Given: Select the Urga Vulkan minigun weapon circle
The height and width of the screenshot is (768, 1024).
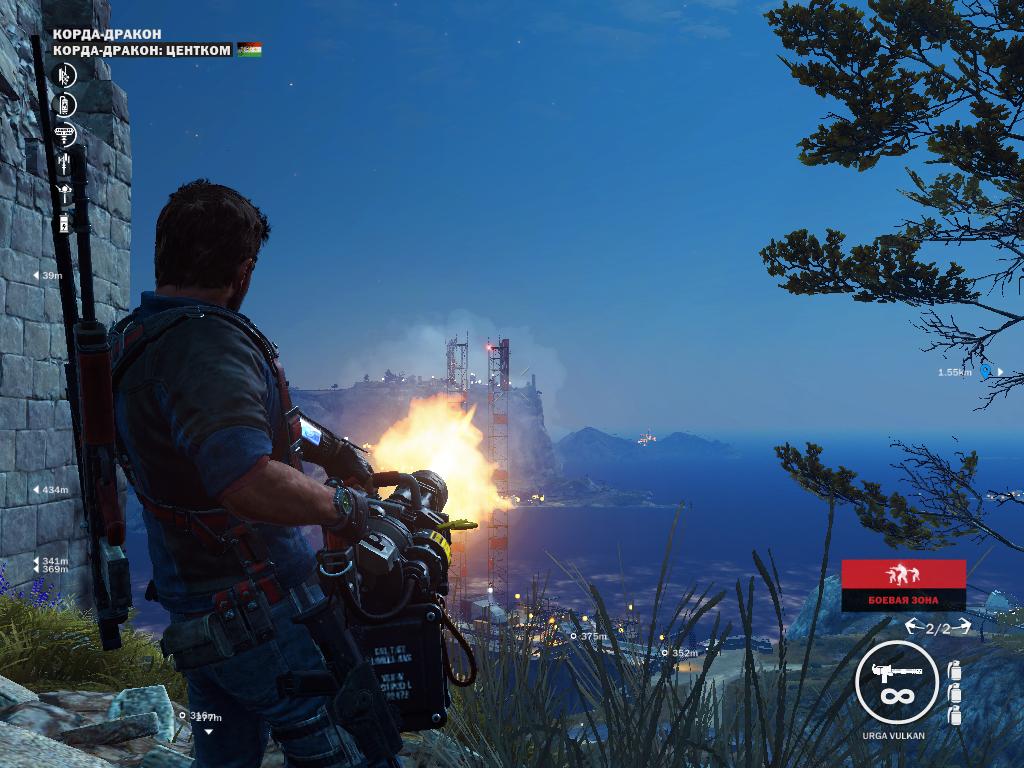Looking at the screenshot, I should [x=896, y=681].
